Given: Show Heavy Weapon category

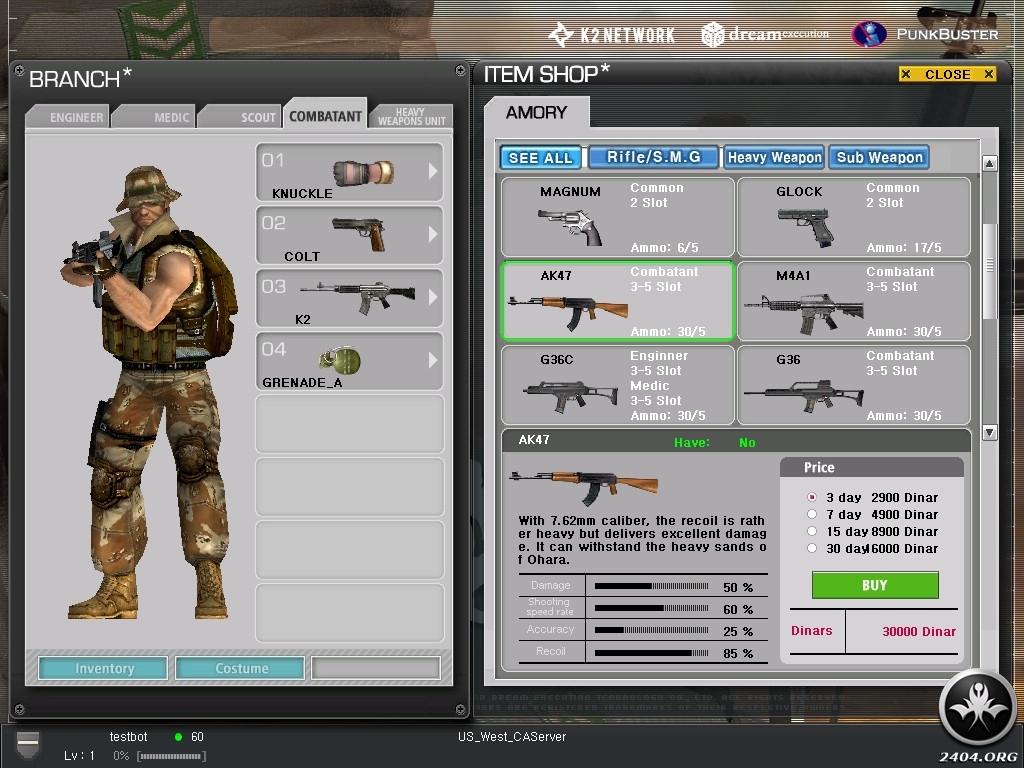Looking at the screenshot, I should pos(775,157).
